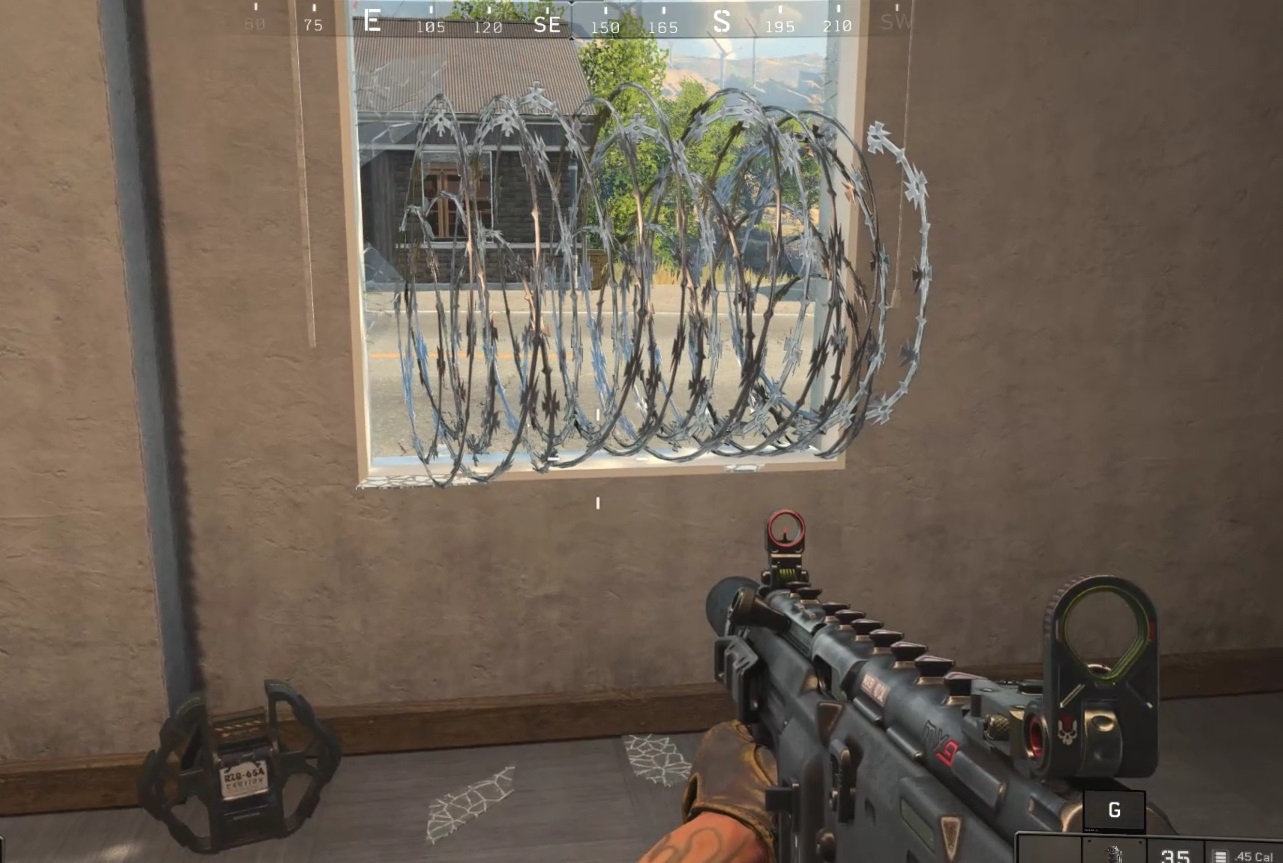Toggle the SE direction indicator on the compass

pyautogui.click(x=546, y=23)
